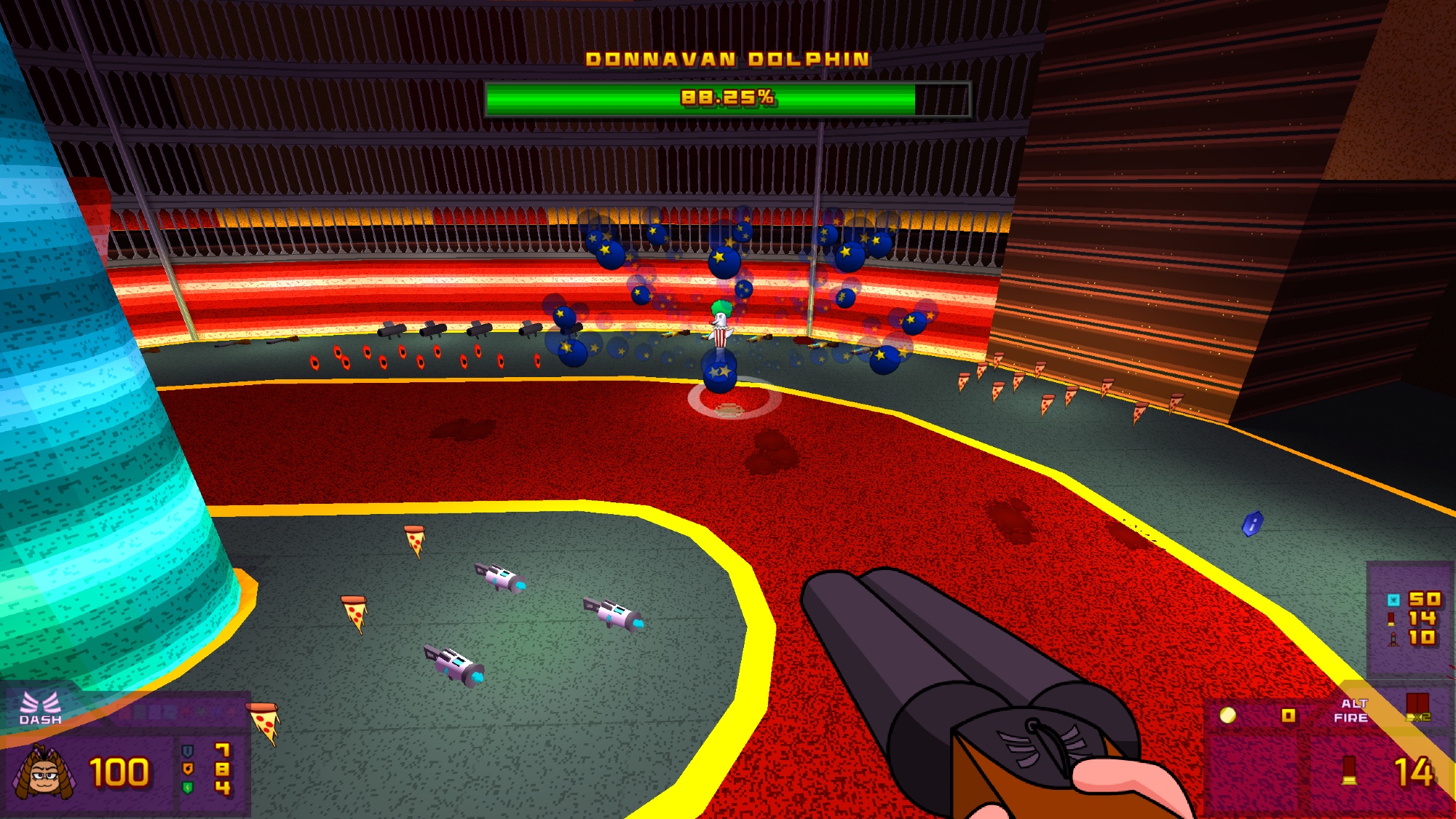Select the blue shield armor icon
The width and height of the screenshot is (1456, 819).
pos(188,751)
